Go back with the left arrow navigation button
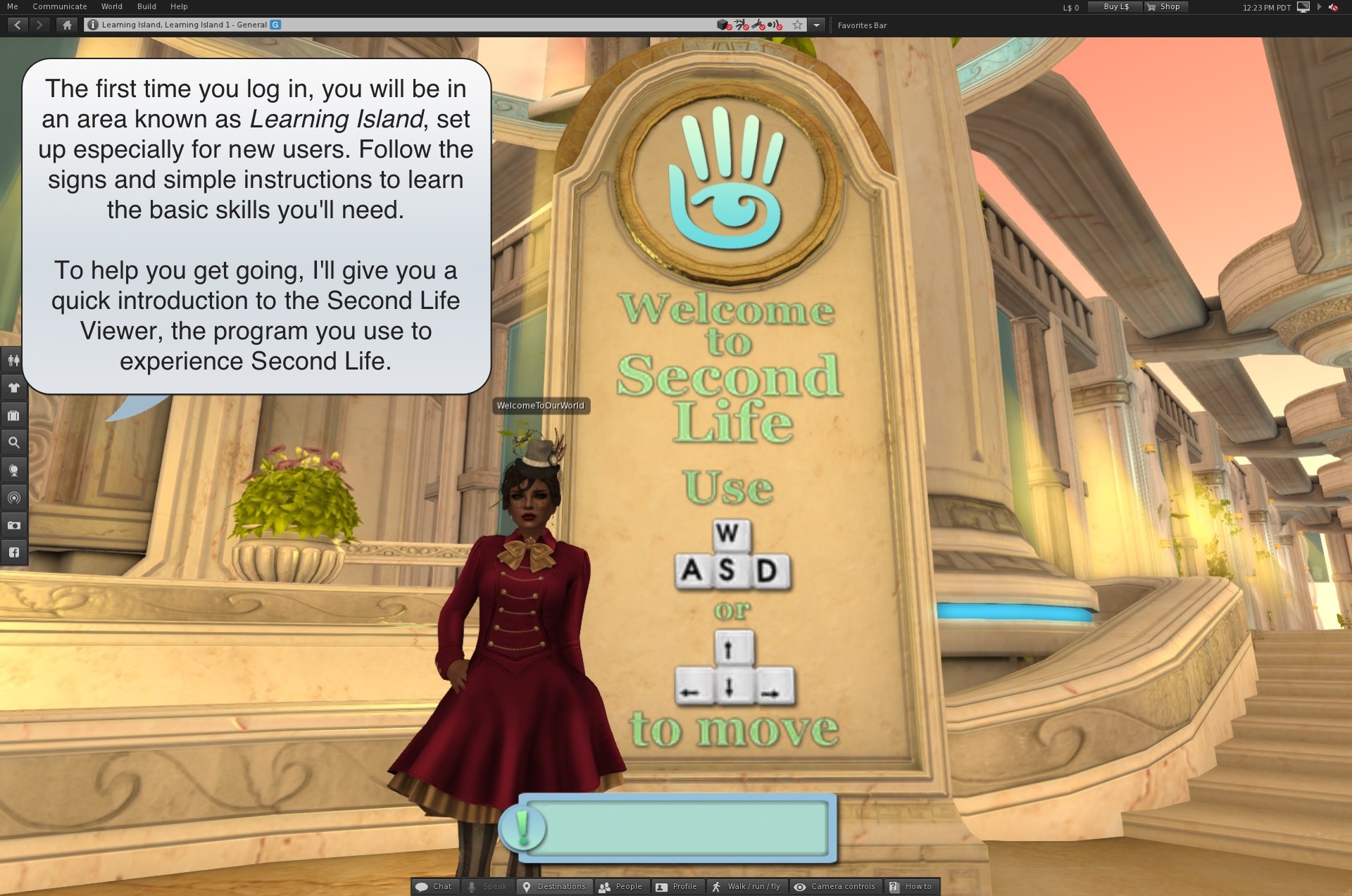Image resolution: width=1352 pixels, height=896 pixels. pos(18,25)
